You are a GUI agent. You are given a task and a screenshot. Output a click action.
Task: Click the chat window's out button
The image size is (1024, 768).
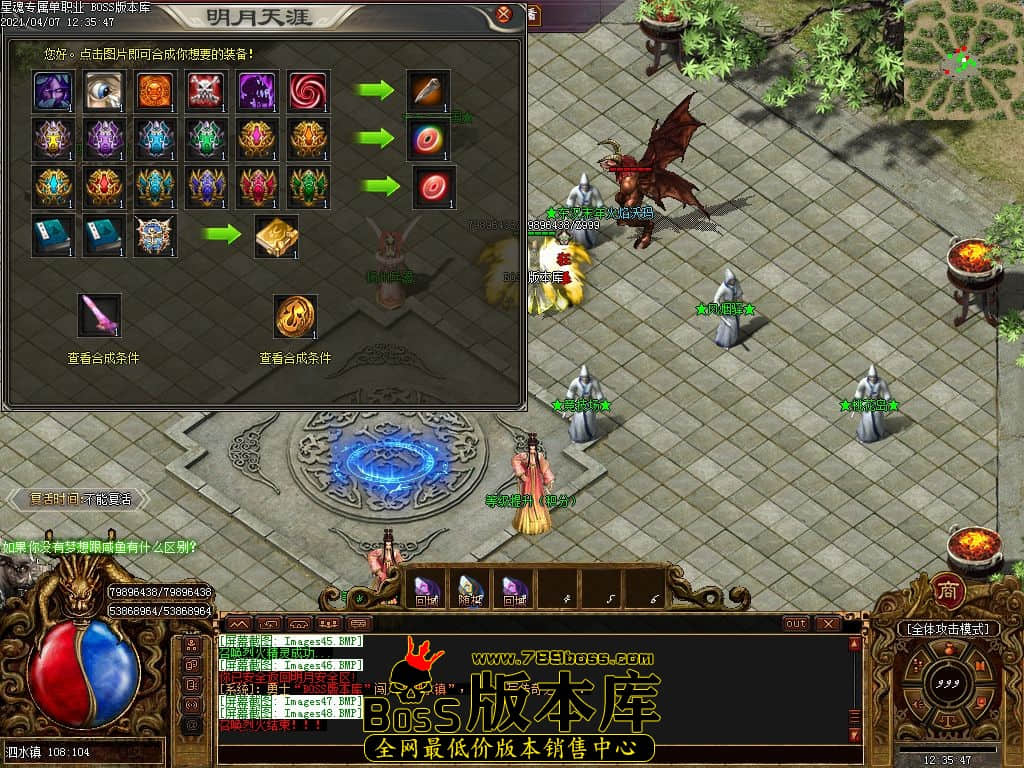point(796,623)
